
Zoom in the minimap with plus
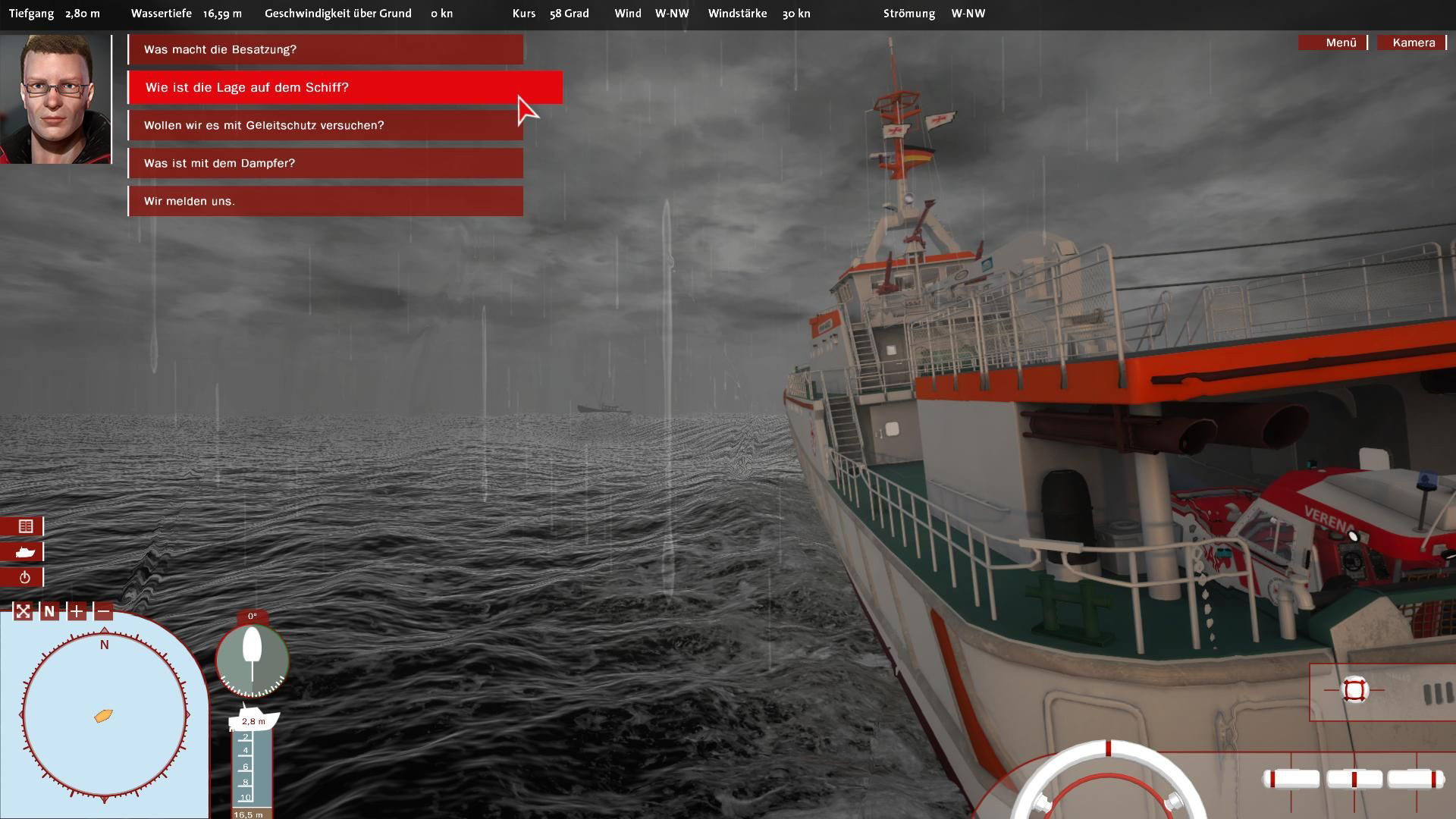pos(77,611)
